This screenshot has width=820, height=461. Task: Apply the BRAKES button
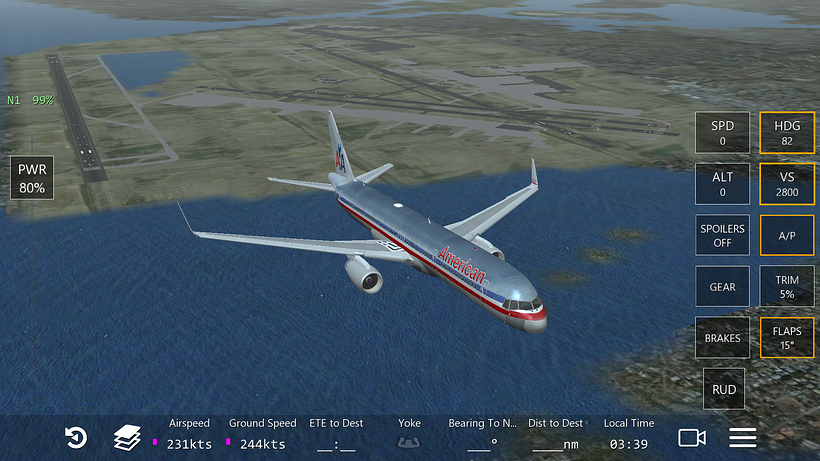point(722,338)
